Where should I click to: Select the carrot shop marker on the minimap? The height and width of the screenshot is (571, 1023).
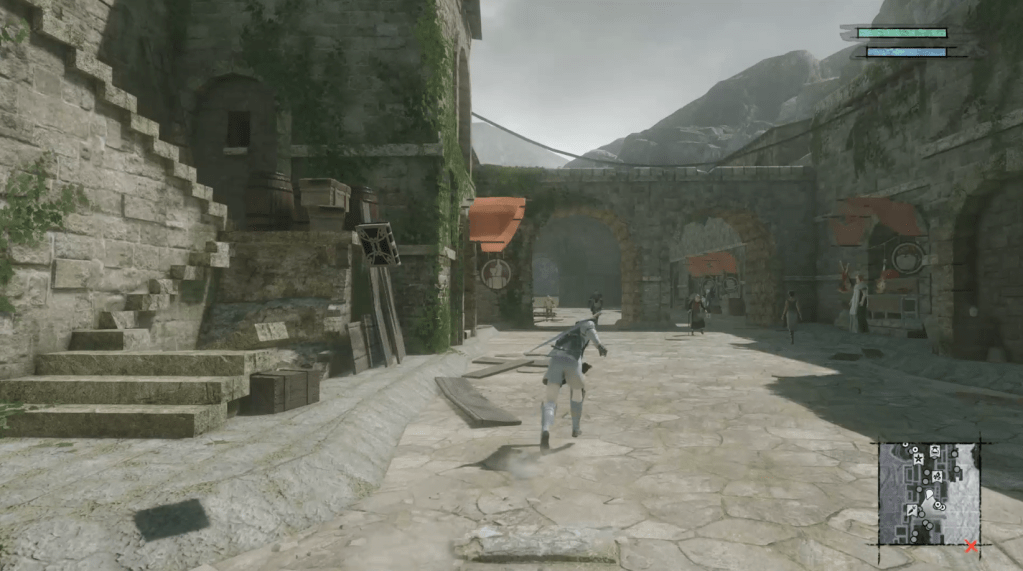pyautogui.click(x=912, y=510)
